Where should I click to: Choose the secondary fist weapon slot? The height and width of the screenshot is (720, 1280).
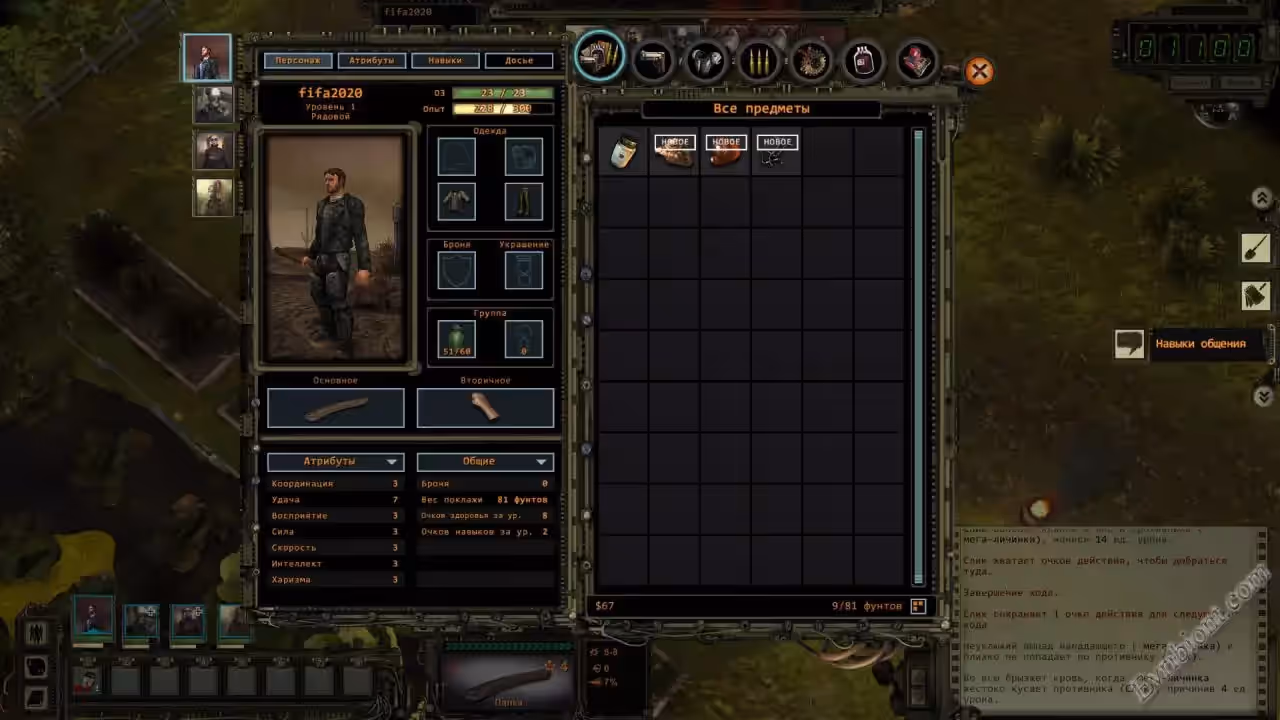tap(485, 408)
